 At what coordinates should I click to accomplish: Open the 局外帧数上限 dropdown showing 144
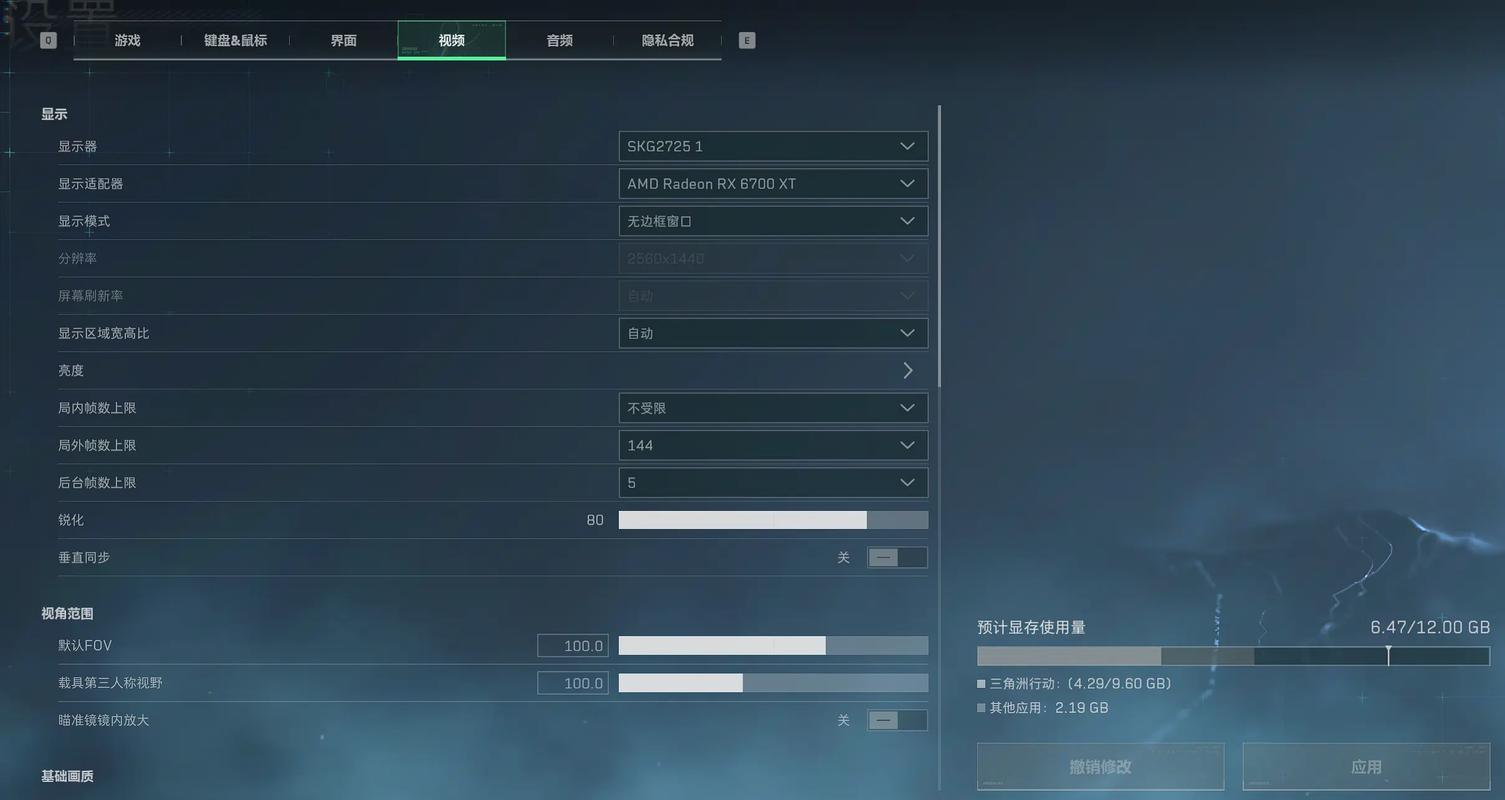pyautogui.click(x=772, y=444)
